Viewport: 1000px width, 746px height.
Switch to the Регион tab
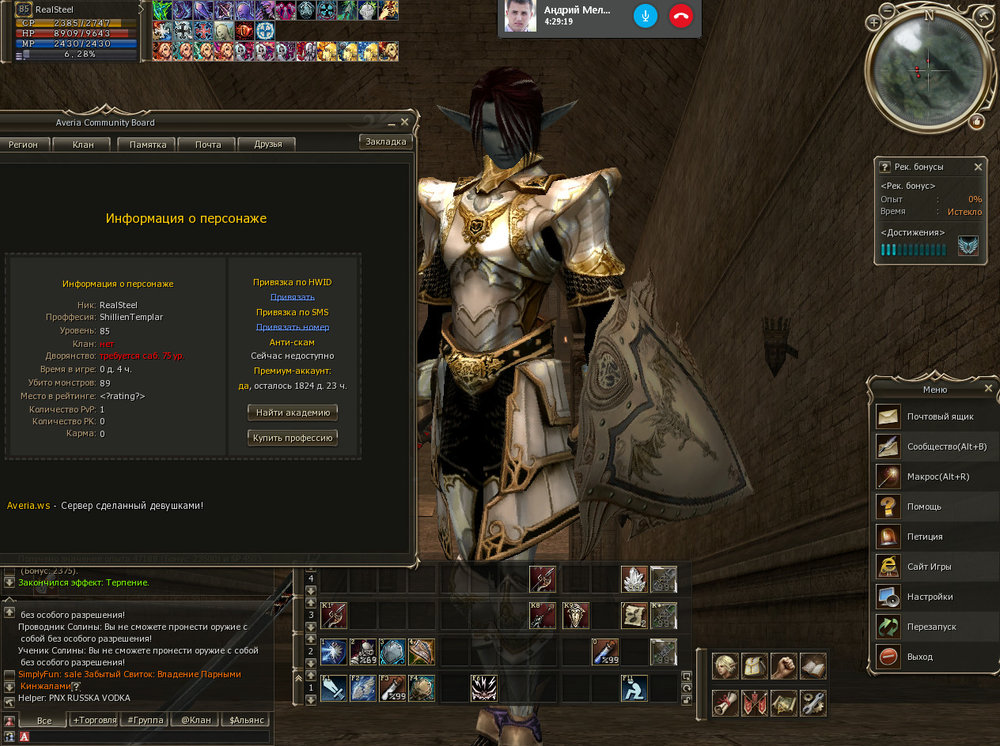23,145
